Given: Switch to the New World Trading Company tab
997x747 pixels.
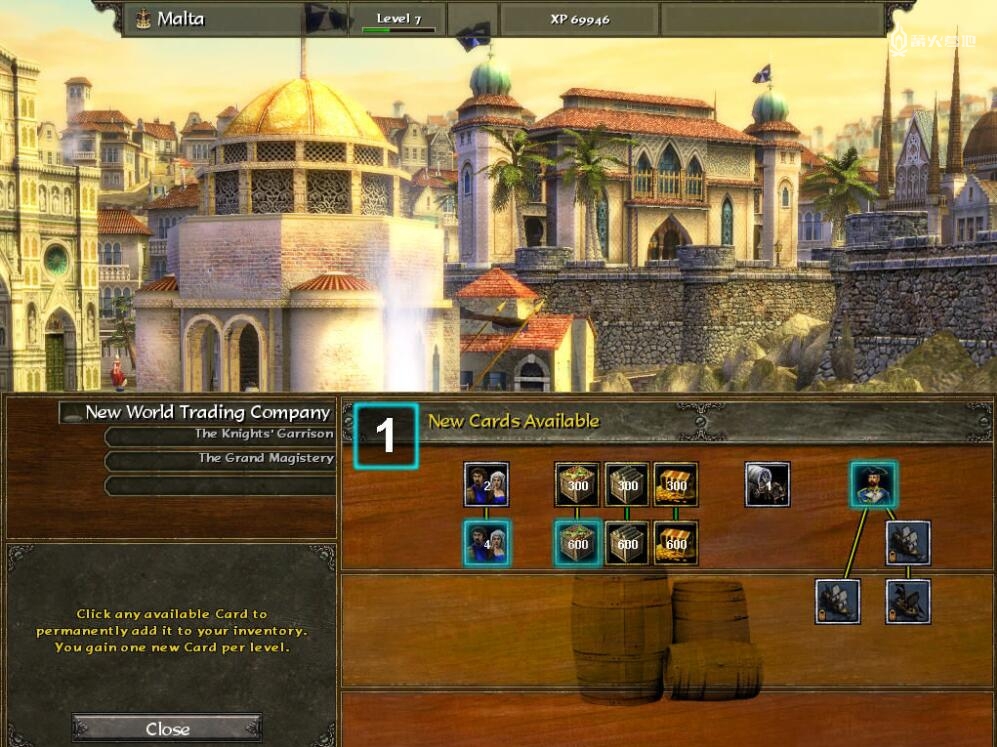Looking at the screenshot, I should 207,412.
